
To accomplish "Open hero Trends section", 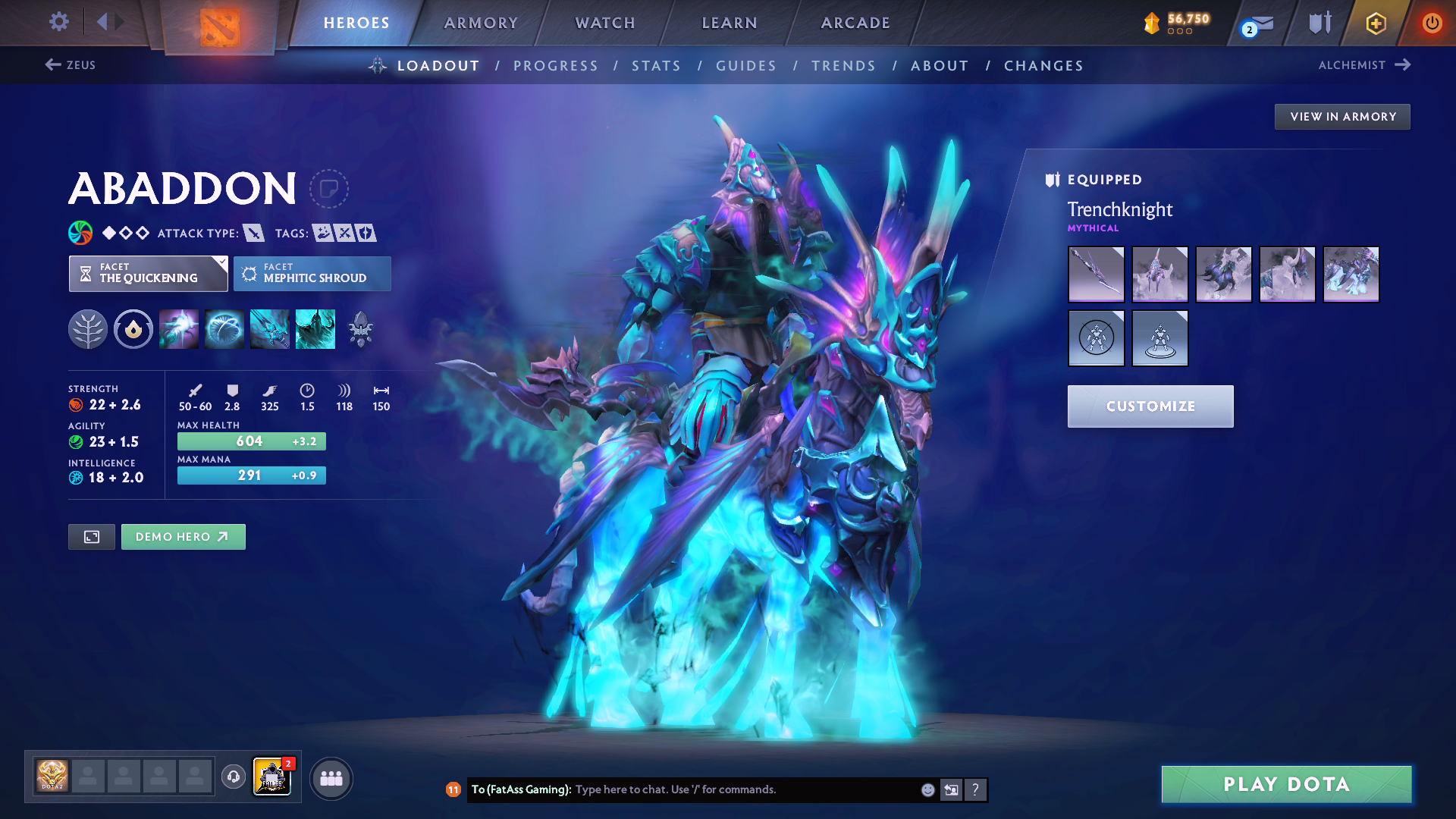I will (844, 66).
